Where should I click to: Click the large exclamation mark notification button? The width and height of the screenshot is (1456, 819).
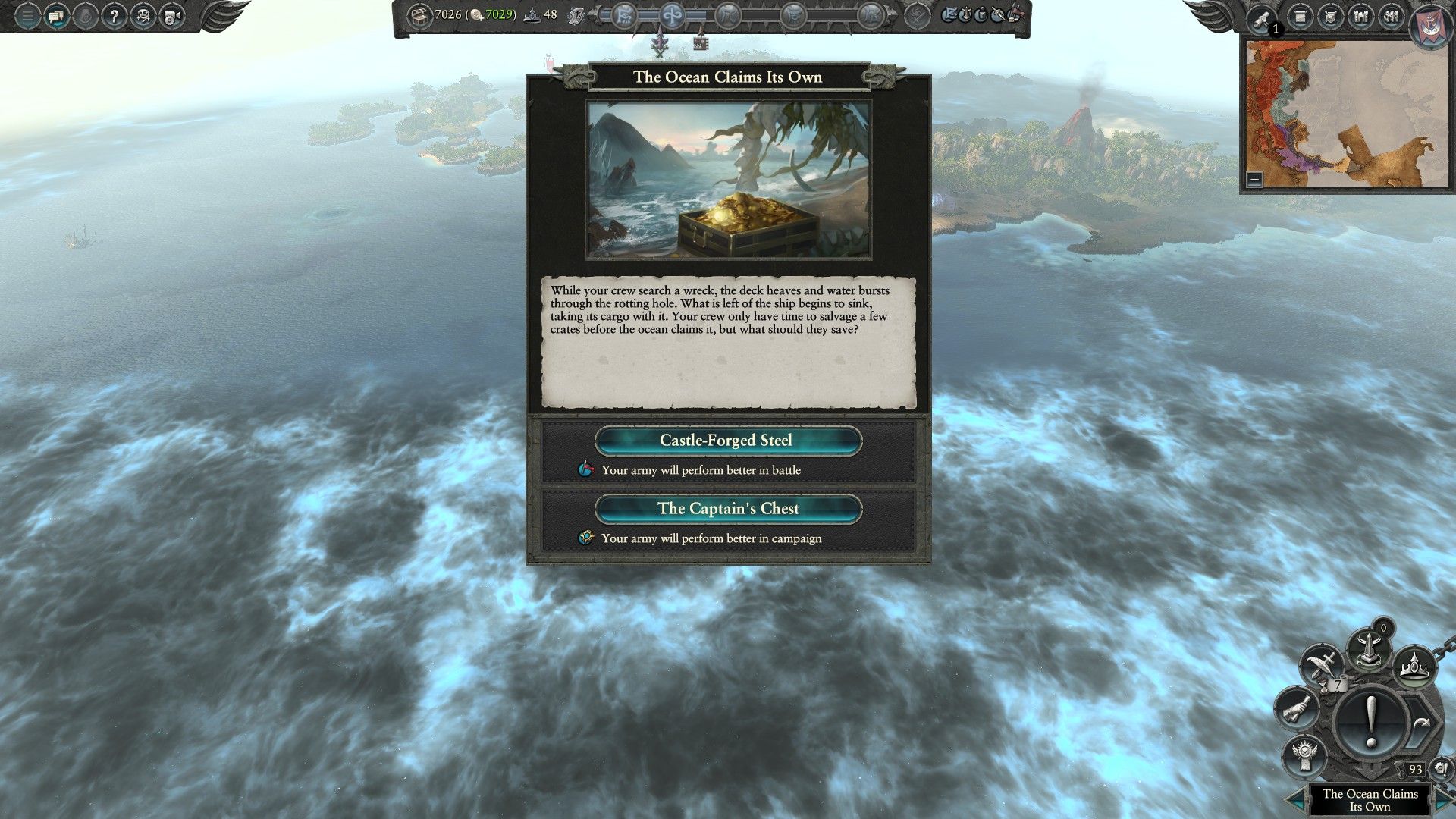pos(1371,720)
